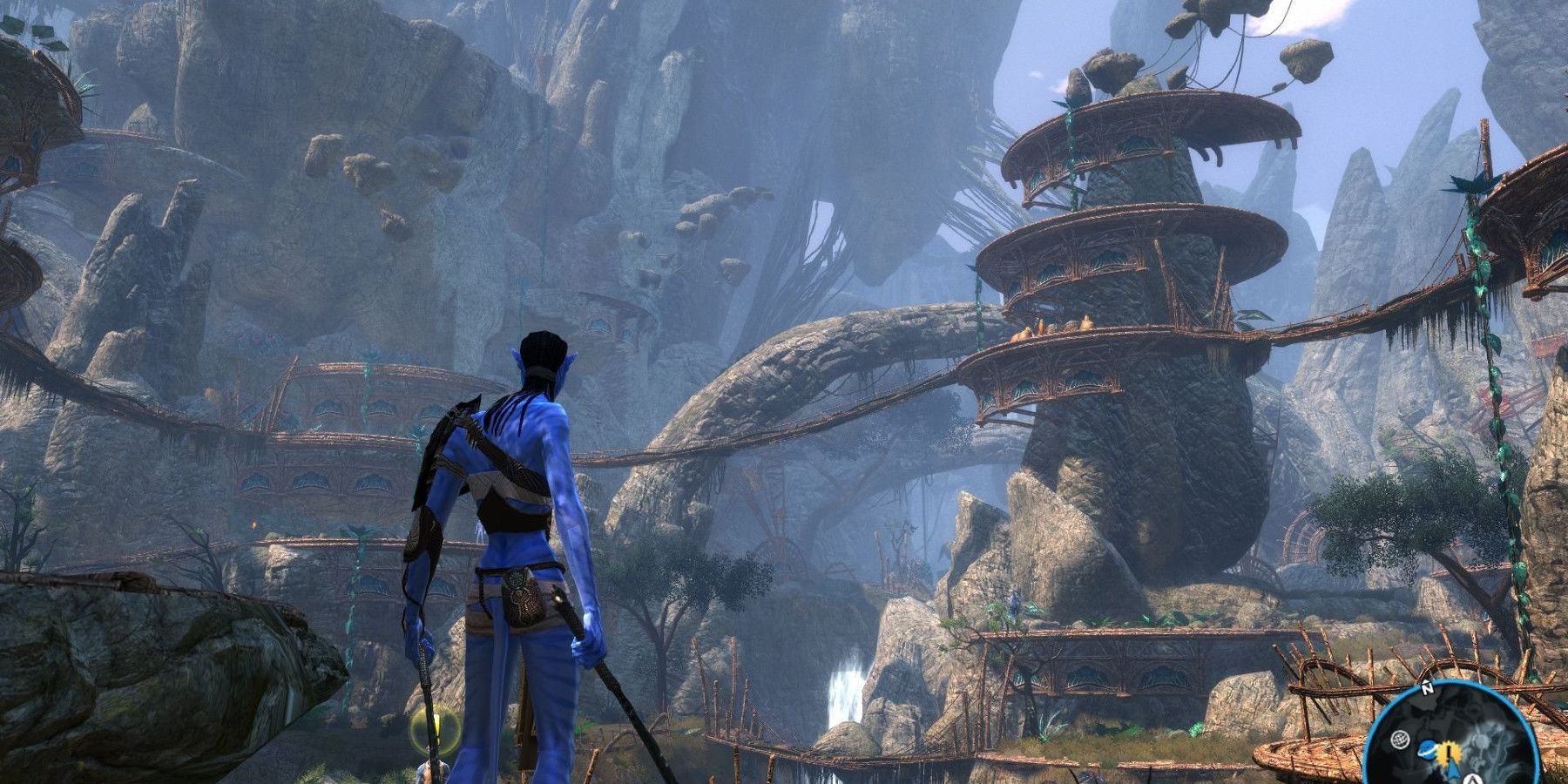Click the north 'N' compass indicator
Image resolution: width=1568 pixels, height=784 pixels.
pos(1427,688)
